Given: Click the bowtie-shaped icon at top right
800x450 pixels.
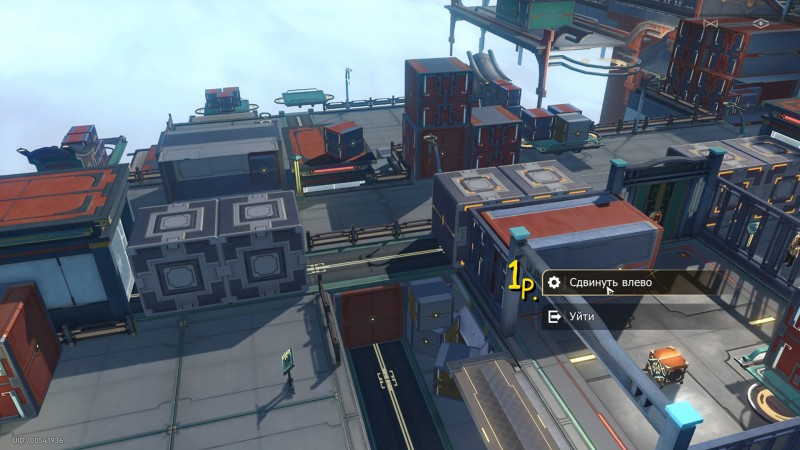Looking at the screenshot, I should click(x=711, y=22).
